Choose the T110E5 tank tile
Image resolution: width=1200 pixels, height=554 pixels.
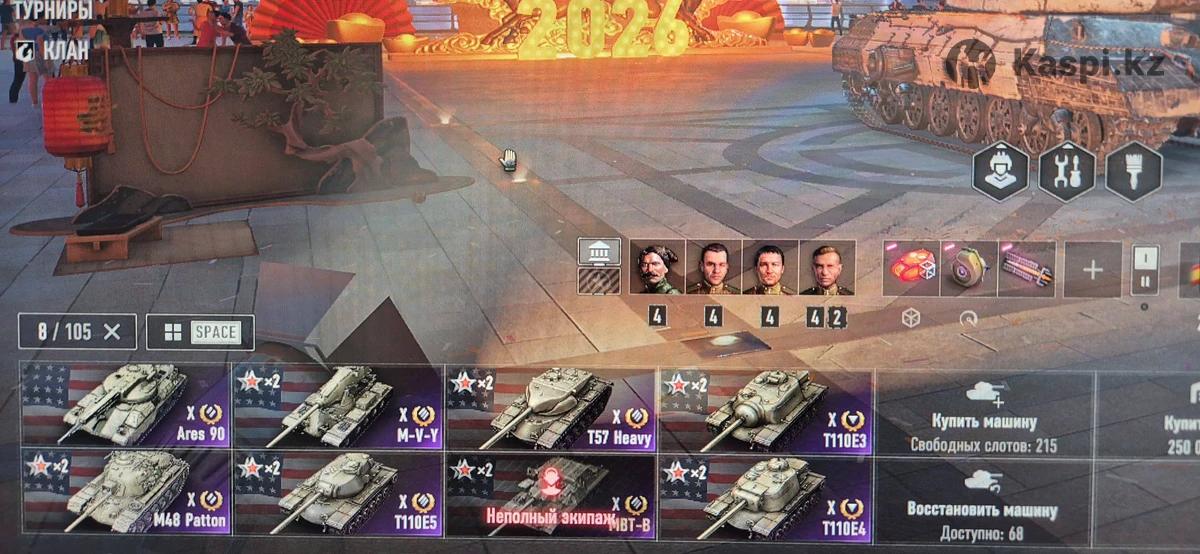338,492
